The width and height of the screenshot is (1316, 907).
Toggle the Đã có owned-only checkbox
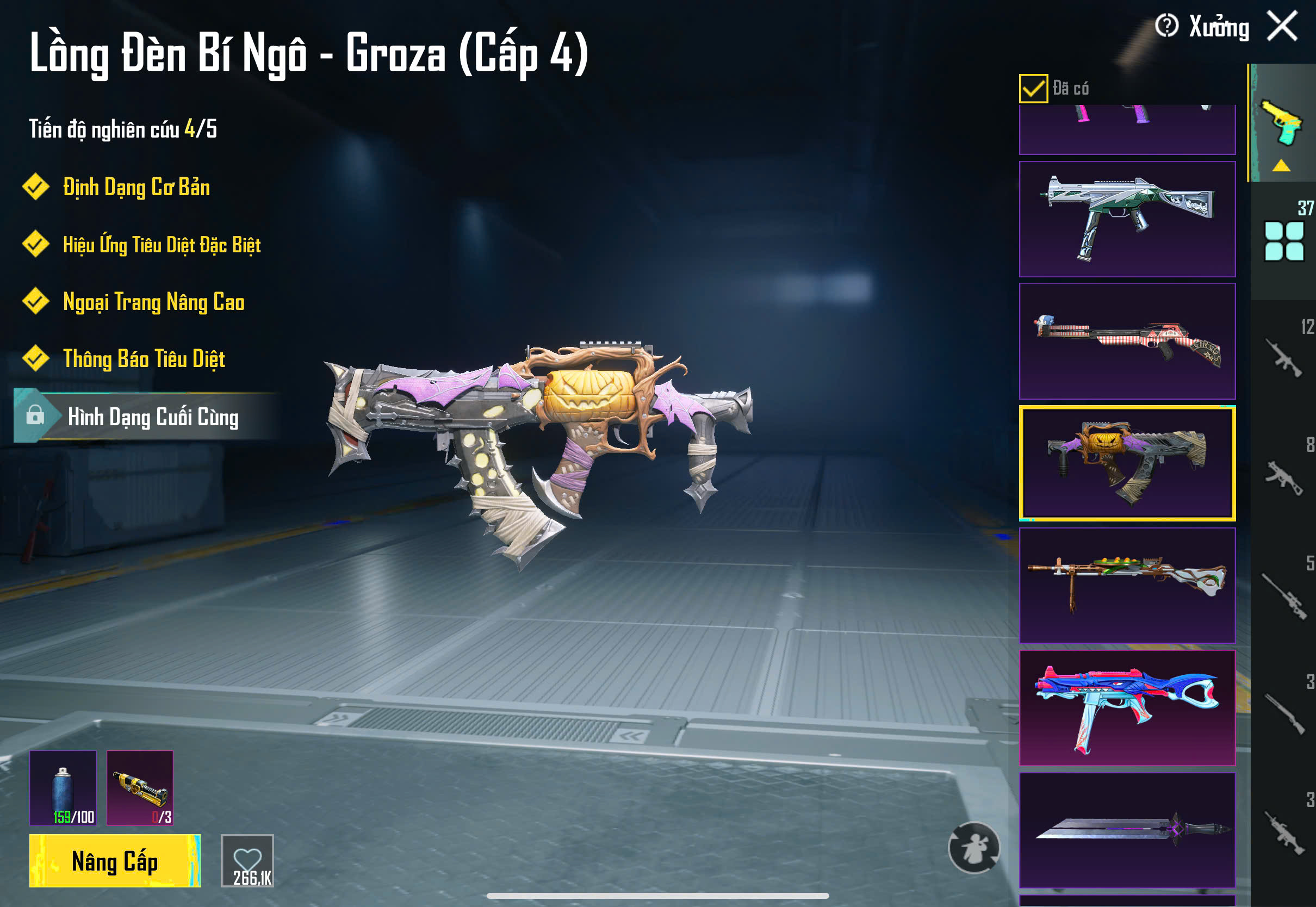pyautogui.click(x=1033, y=89)
